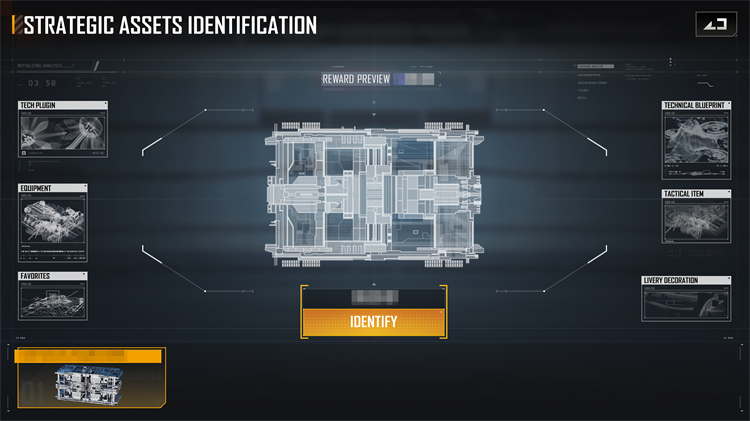Click the orange Identify button
750x421 pixels.
point(373,322)
